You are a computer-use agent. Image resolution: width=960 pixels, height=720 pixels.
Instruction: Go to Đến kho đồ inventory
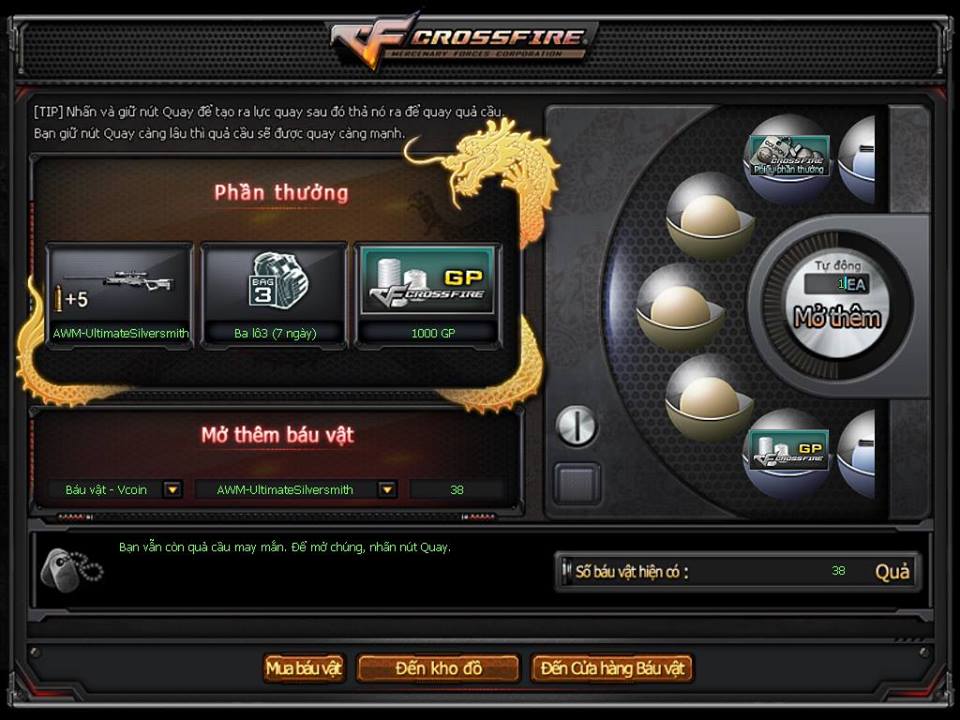(x=438, y=668)
